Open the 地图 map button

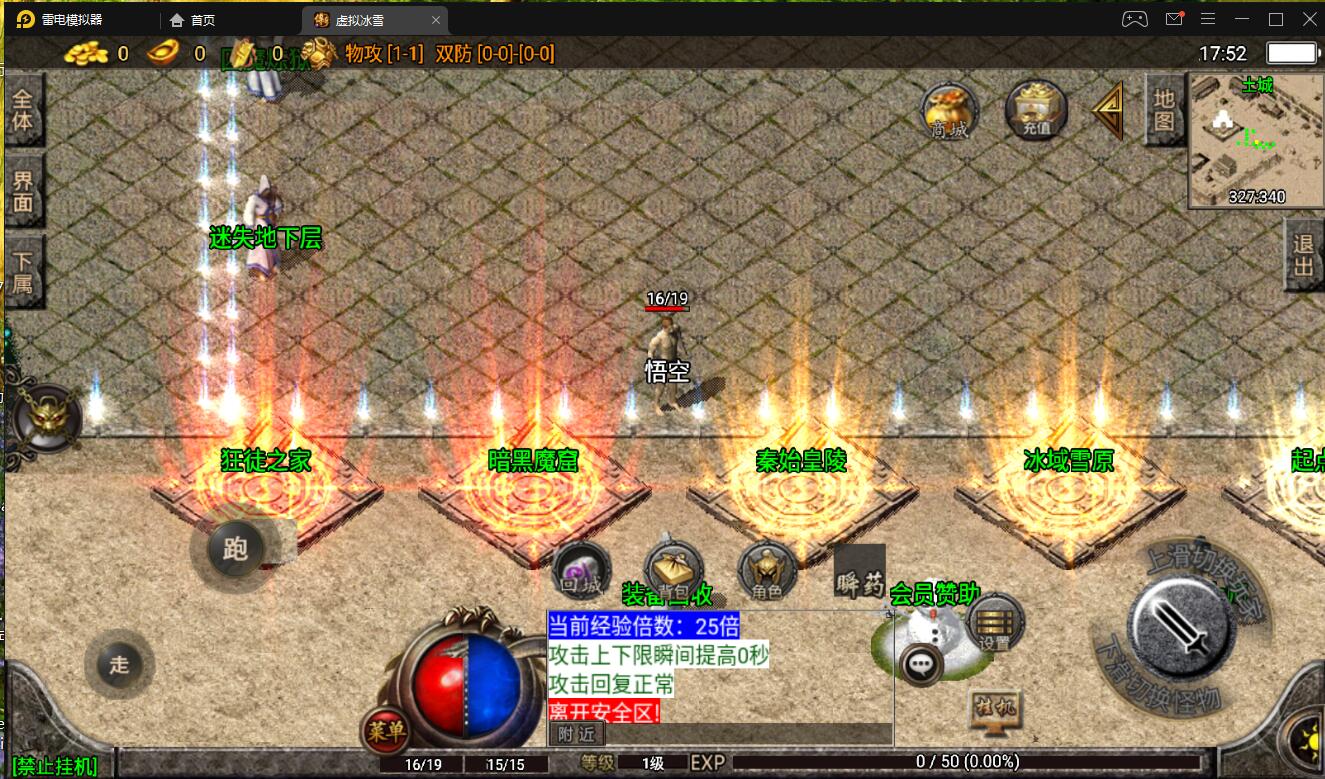pos(1163,110)
